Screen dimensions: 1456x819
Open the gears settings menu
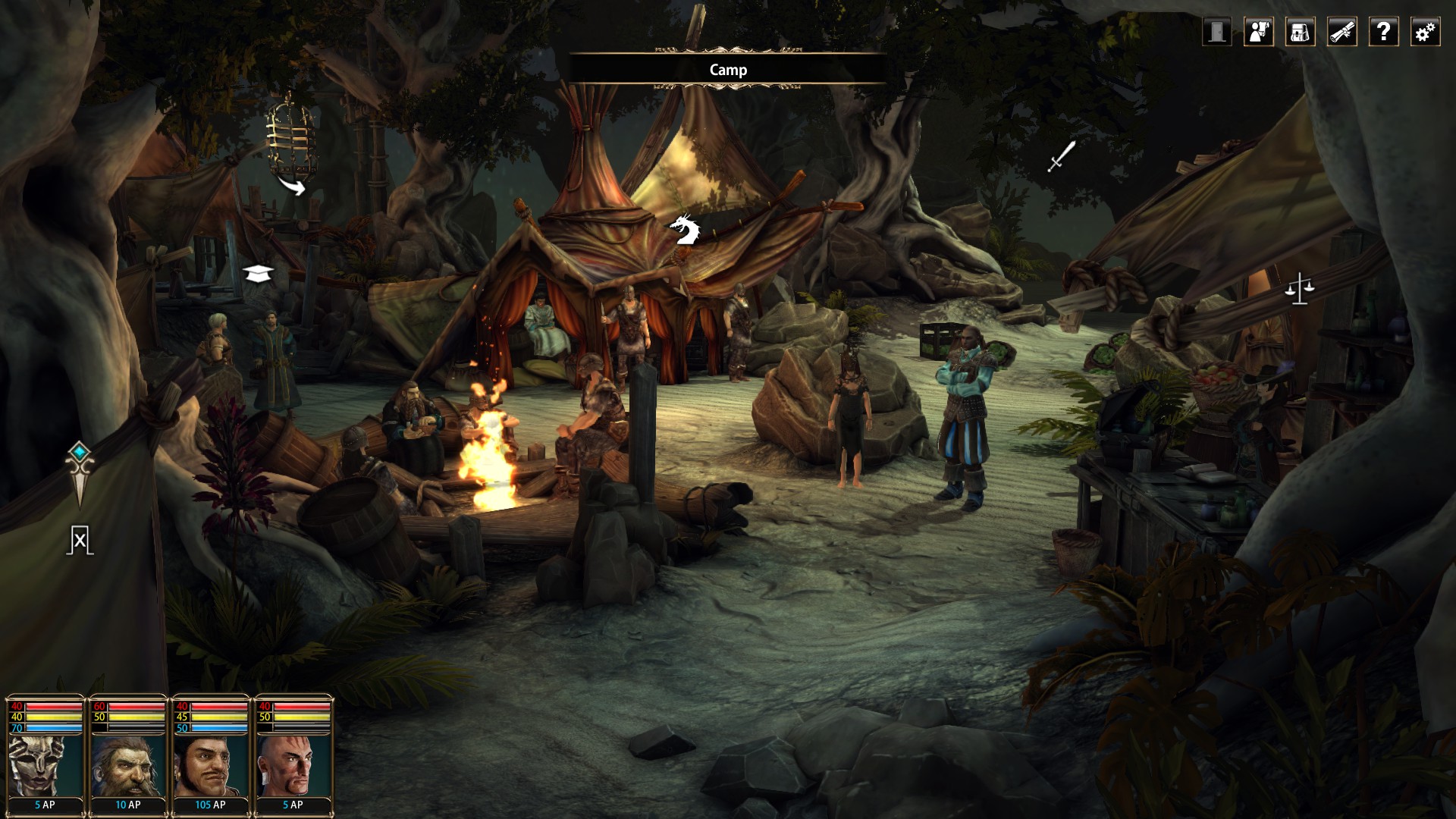pos(1425,32)
